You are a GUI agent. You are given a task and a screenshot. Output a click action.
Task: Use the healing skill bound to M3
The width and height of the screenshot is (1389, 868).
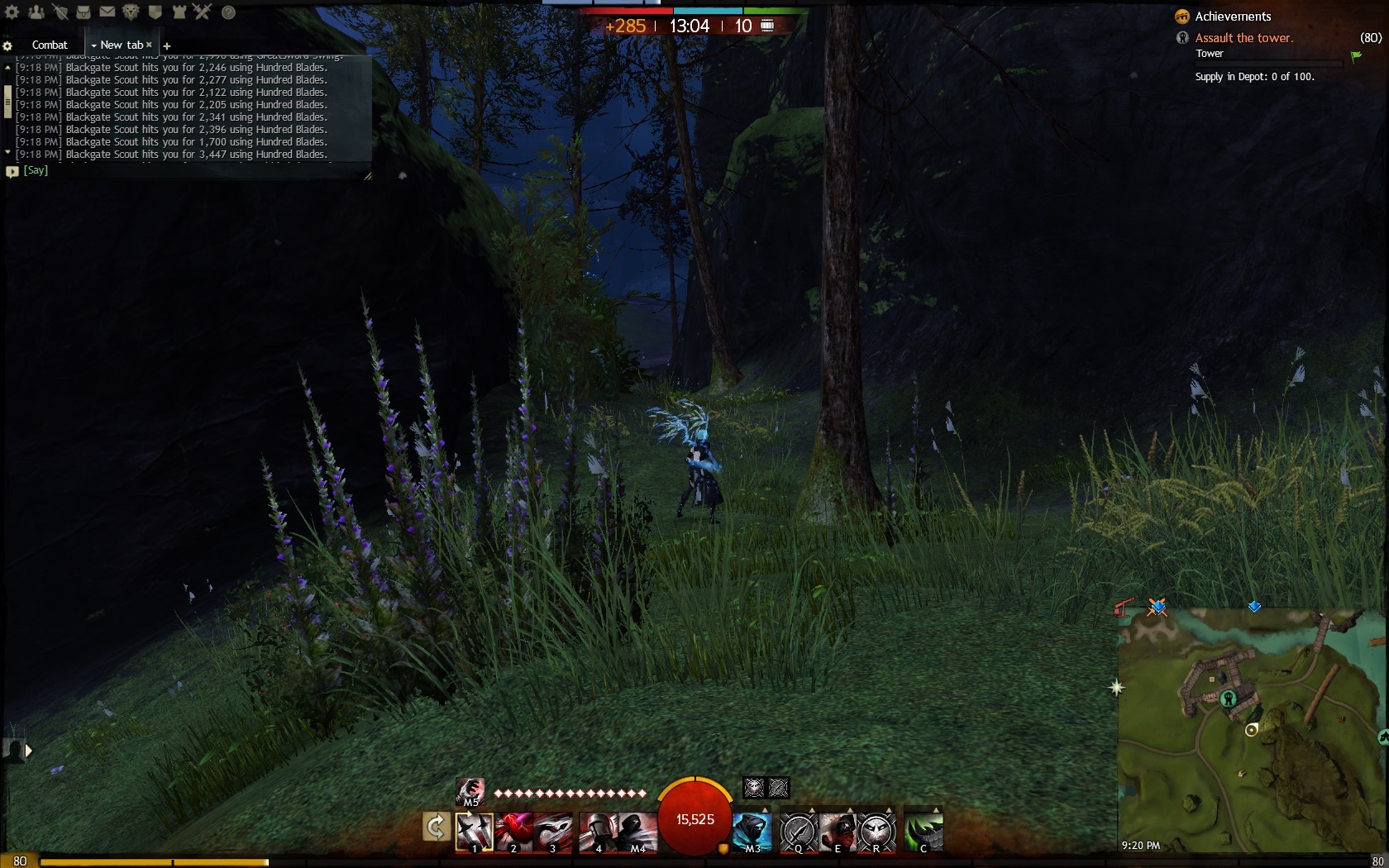pyautogui.click(x=752, y=831)
